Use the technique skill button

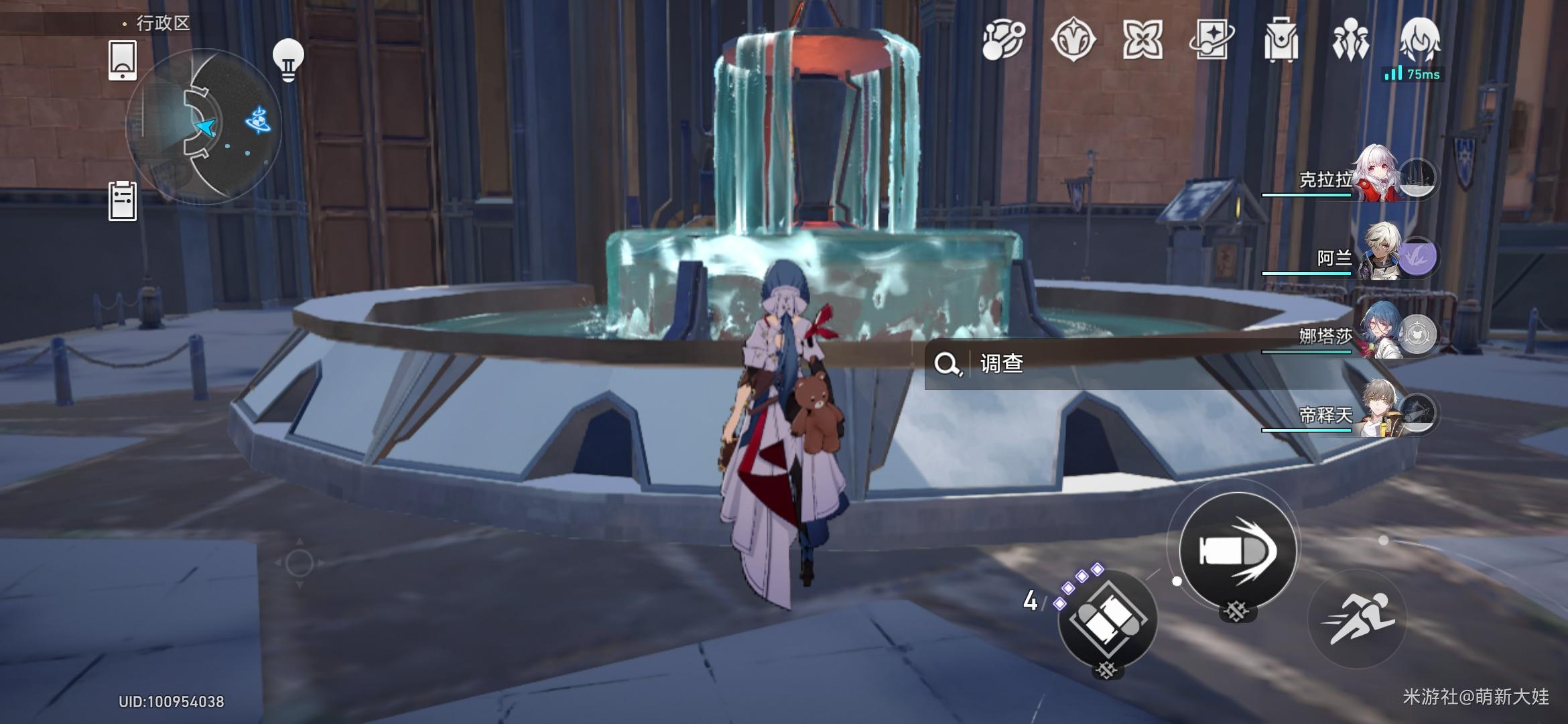(1107, 620)
